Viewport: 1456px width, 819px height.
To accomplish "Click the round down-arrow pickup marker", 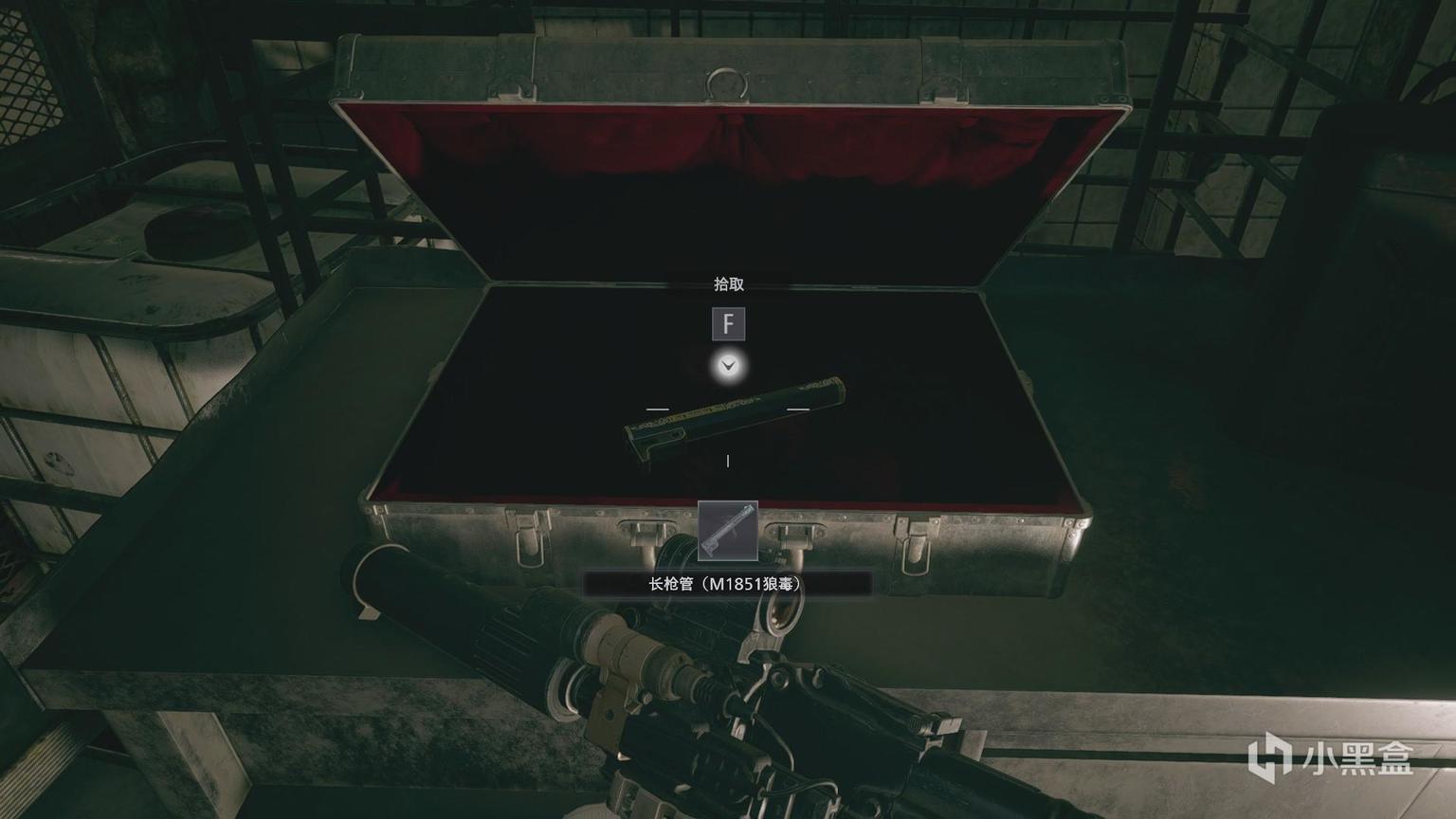I will point(728,366).
